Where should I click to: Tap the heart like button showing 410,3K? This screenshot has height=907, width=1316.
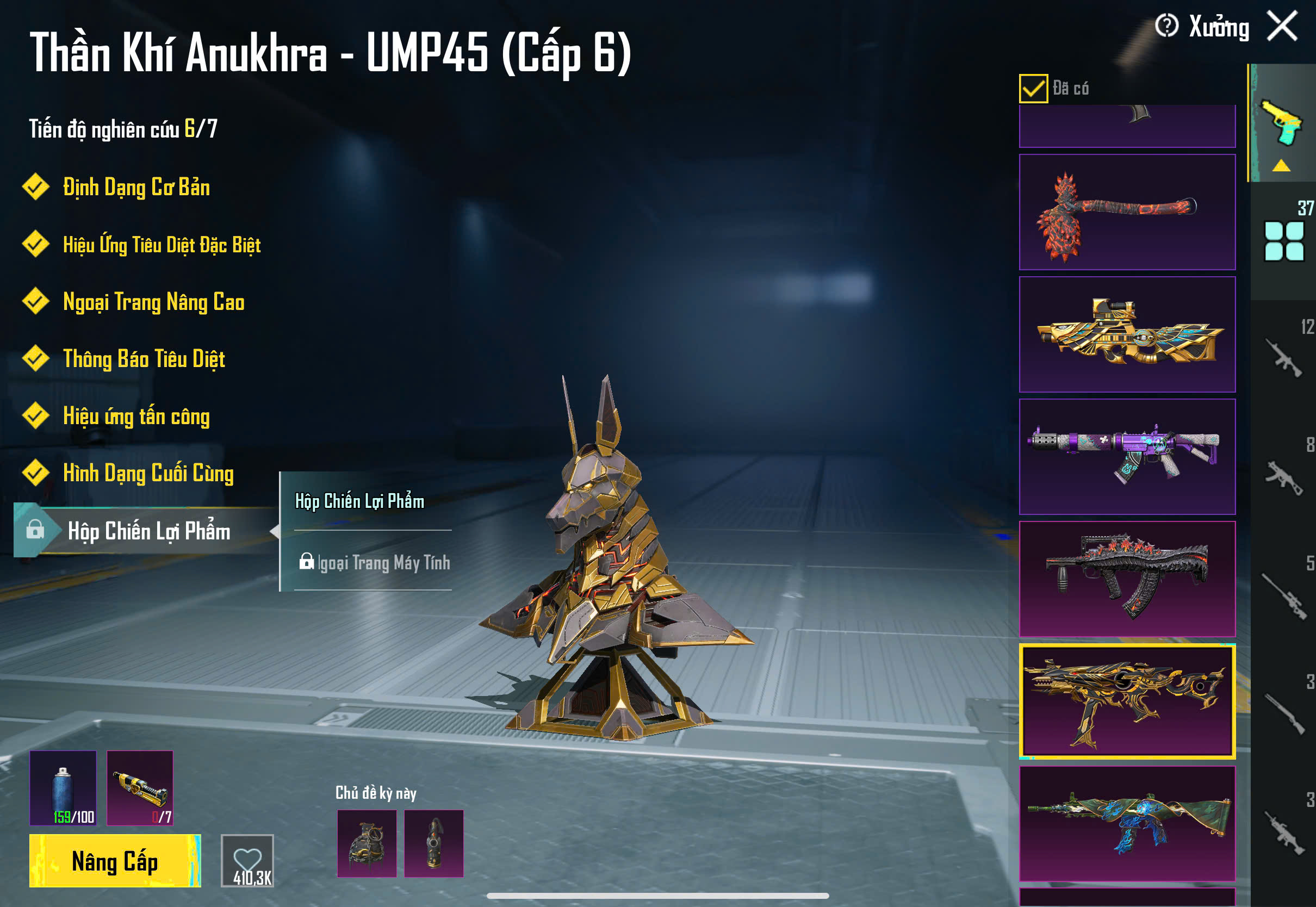click(x=247, y=860)
